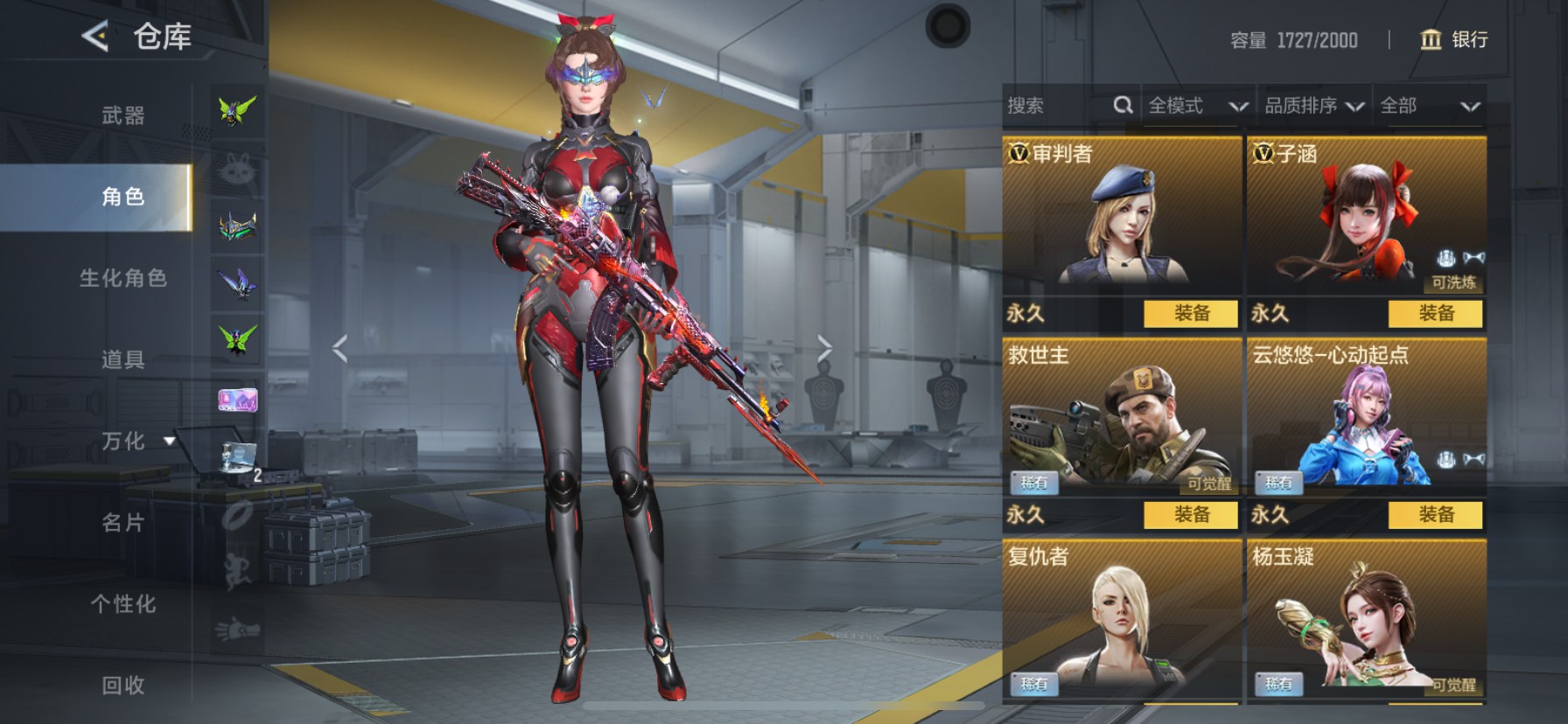Equip the 审判者 character
The width and height of the screenshot is (1568, 724).
point(1191,313)
